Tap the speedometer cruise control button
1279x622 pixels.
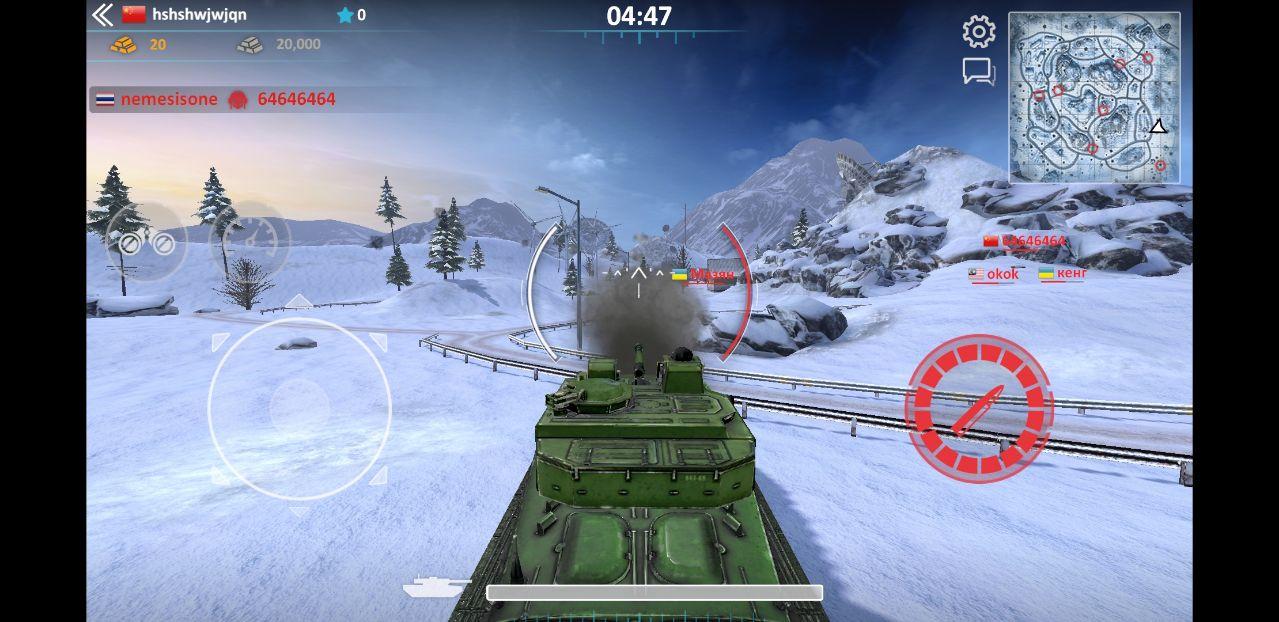[255, 240]
